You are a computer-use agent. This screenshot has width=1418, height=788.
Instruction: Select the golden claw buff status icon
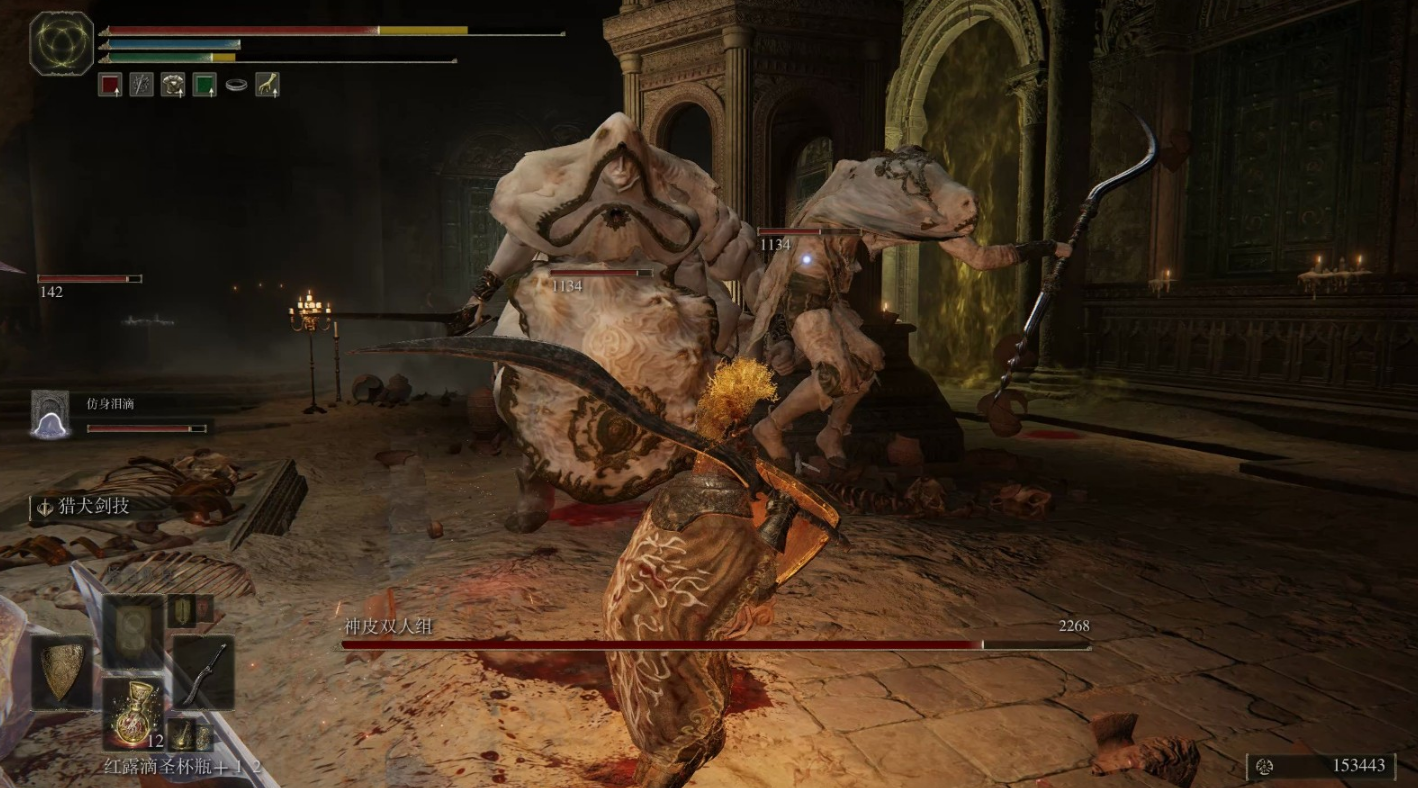pyautogui.click(x=267, y=85)
